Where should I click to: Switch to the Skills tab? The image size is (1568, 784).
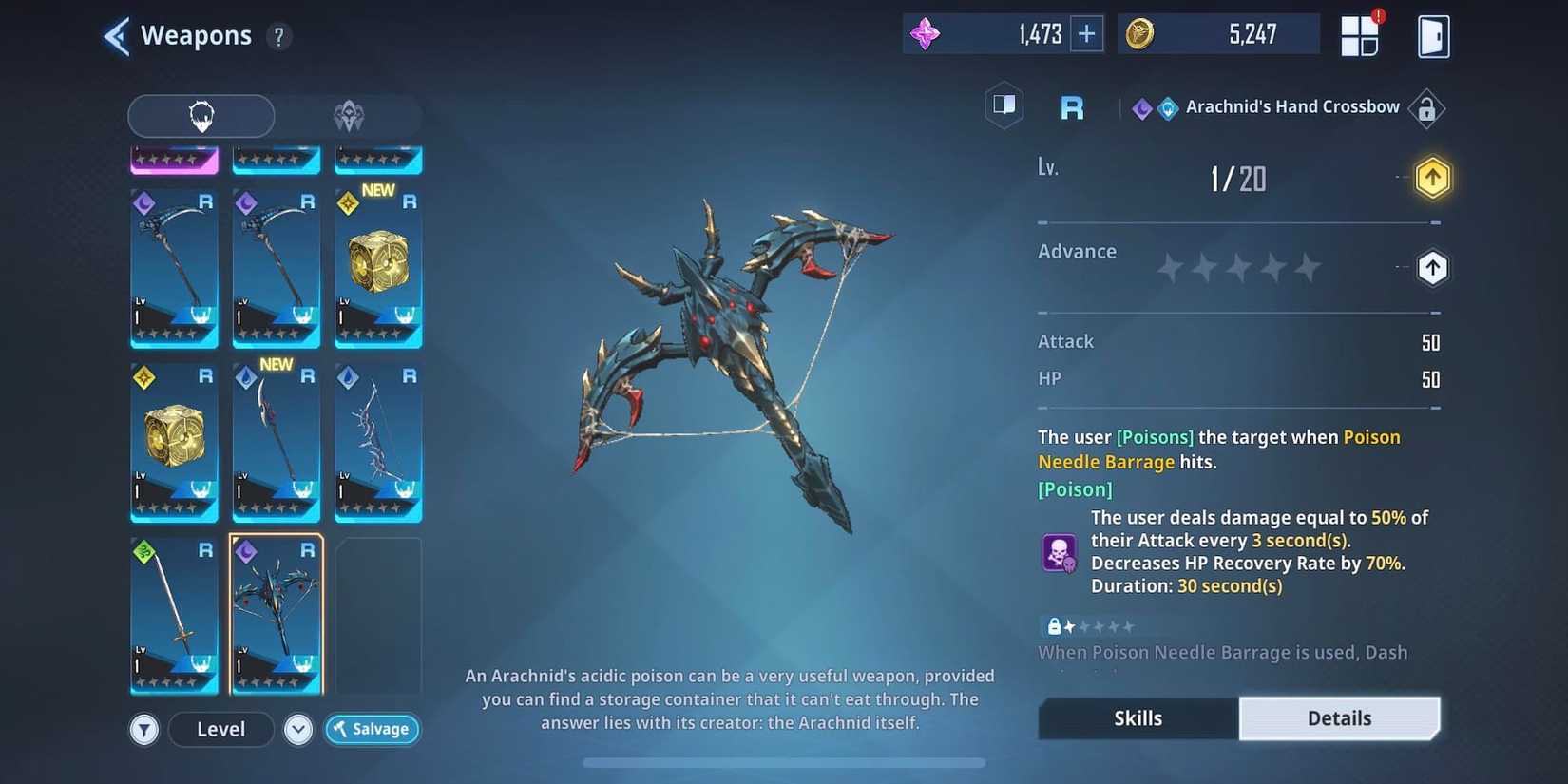click(1137, 718)
